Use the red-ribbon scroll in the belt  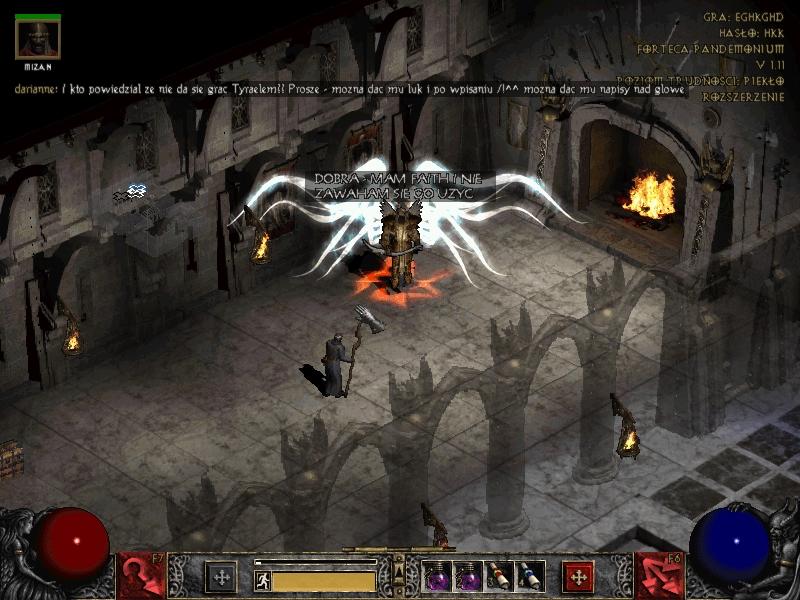click(x=498, y=576)
